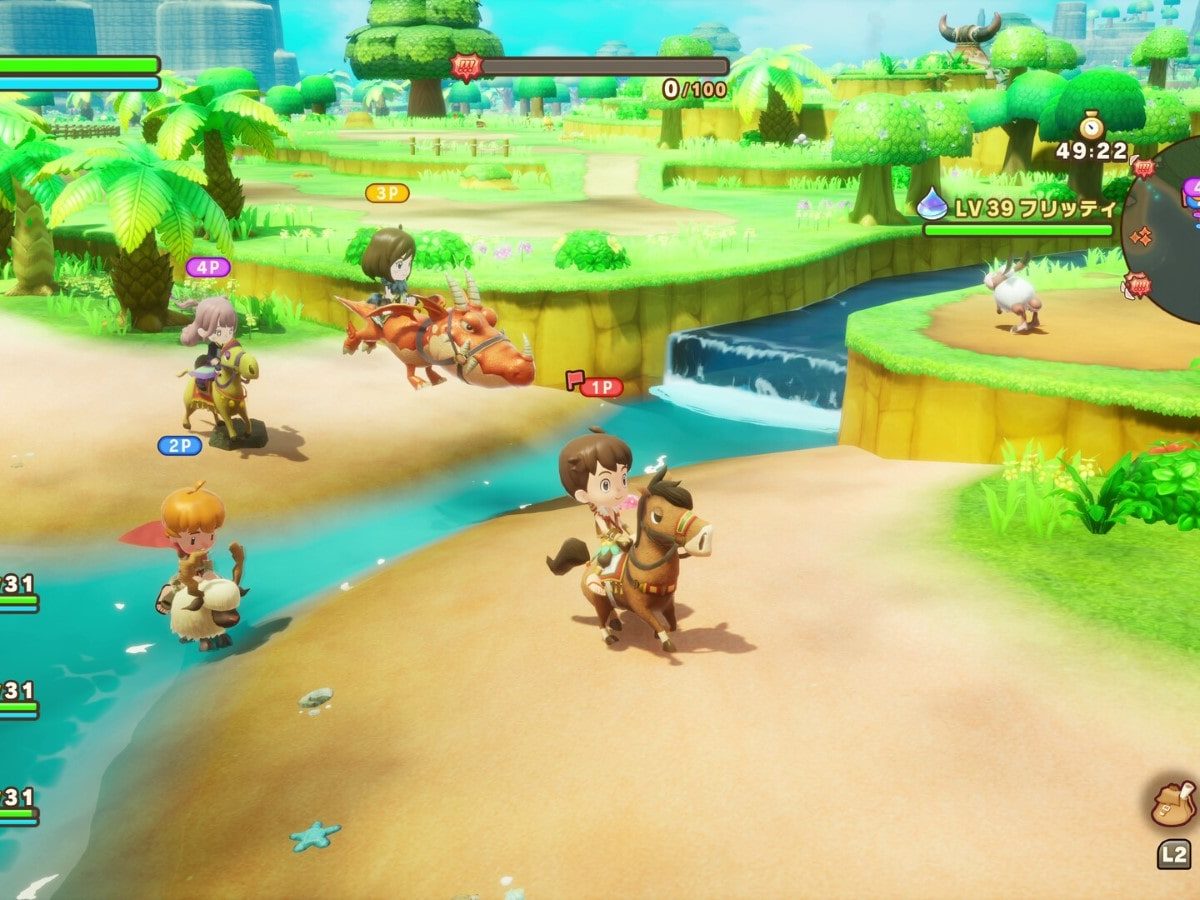Select the LV 39 フリッティ target nameplate
Viewport: 1200px width, 900px height.
[1017, 209]
